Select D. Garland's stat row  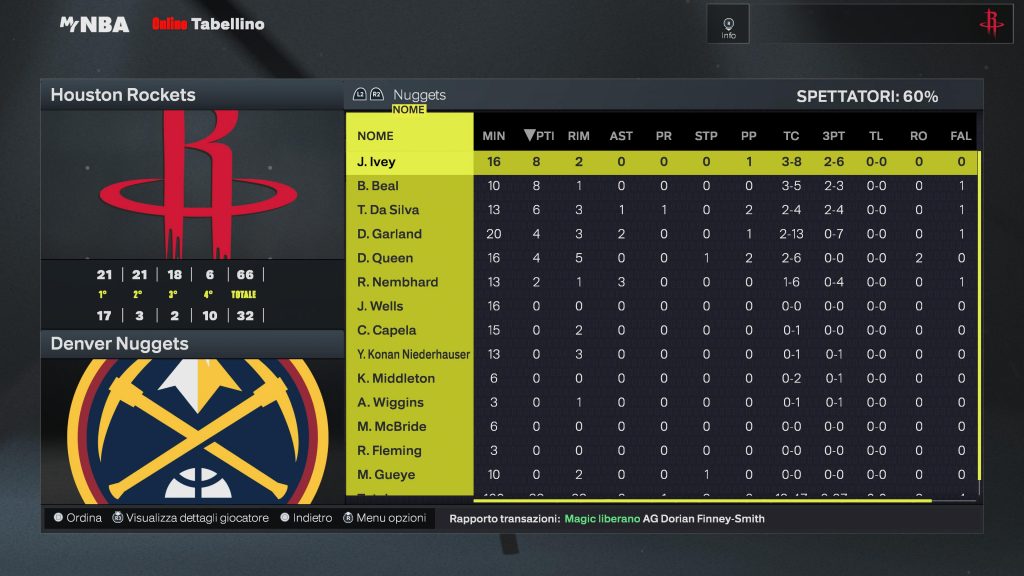pos(389,234)
